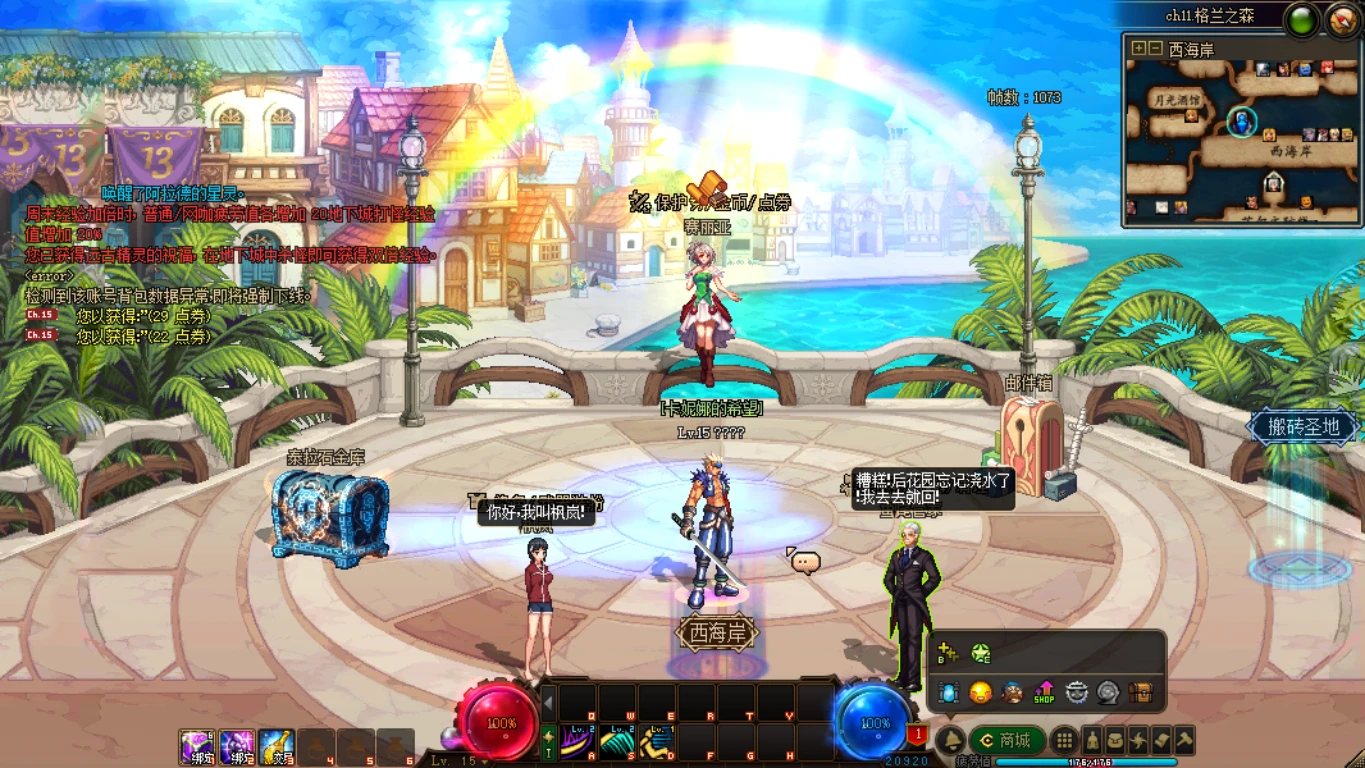
Task: Open the quest scroll icon
Action: (1162, 741)
